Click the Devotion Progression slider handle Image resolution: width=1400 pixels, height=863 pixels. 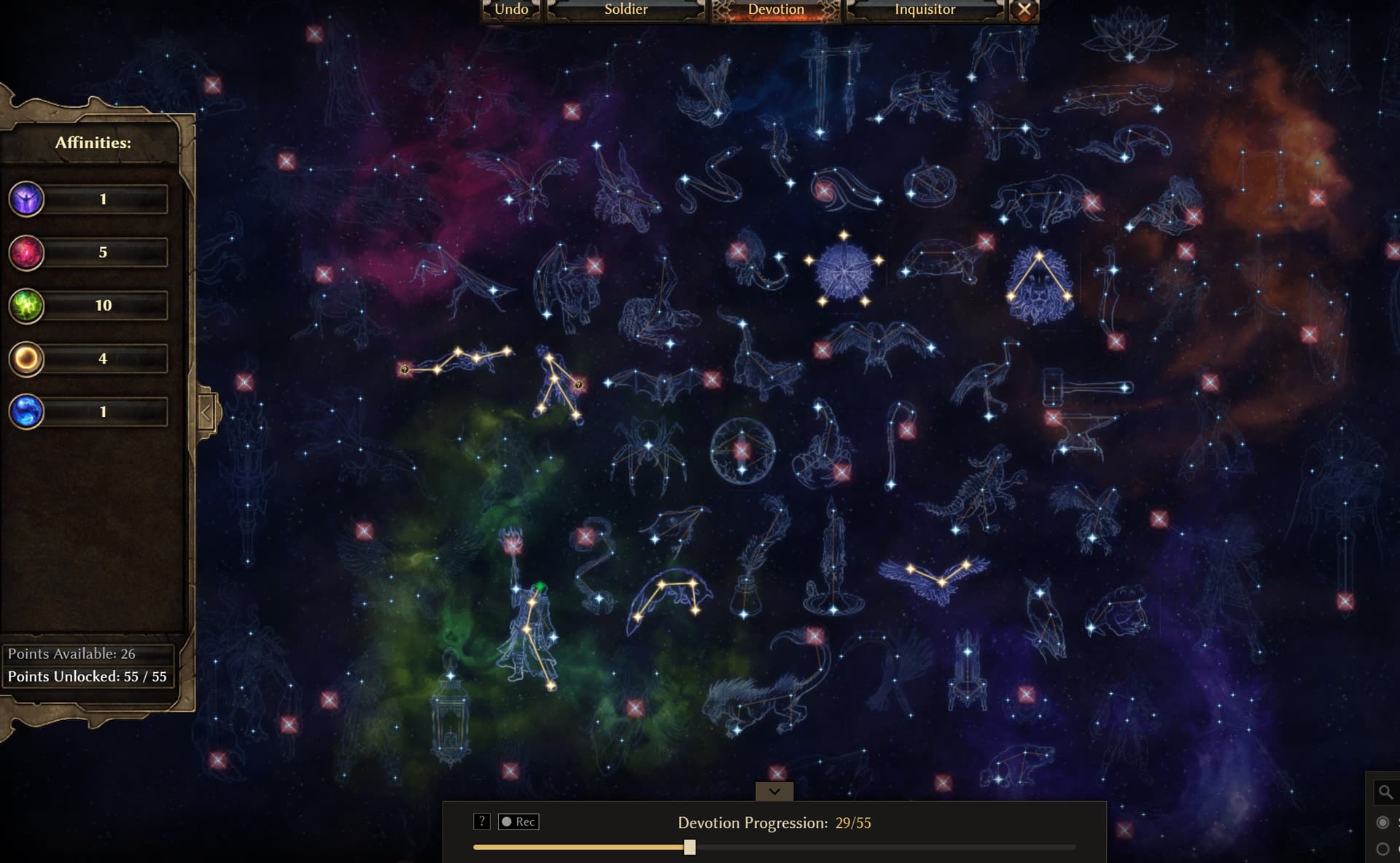tap(690, 847)
